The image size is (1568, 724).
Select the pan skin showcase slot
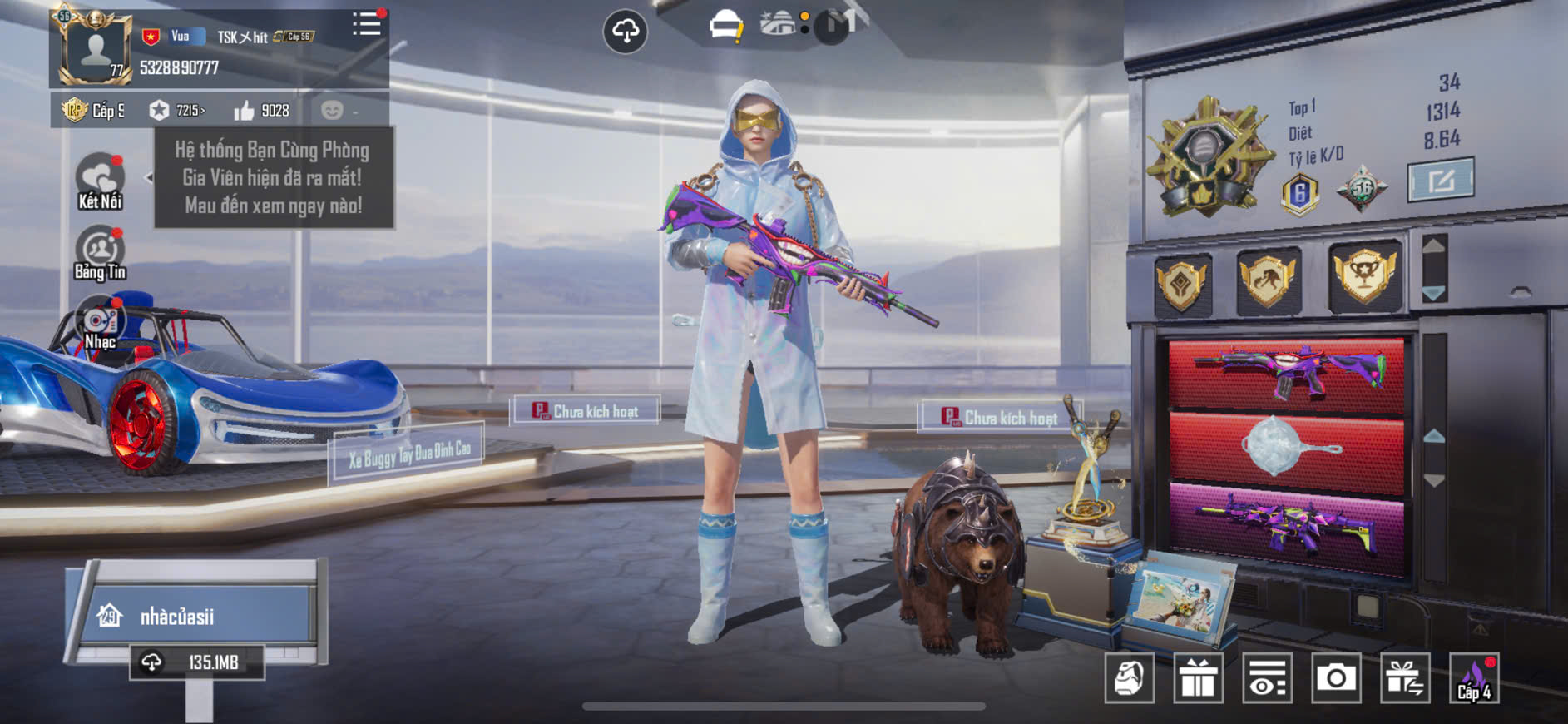1286,448
